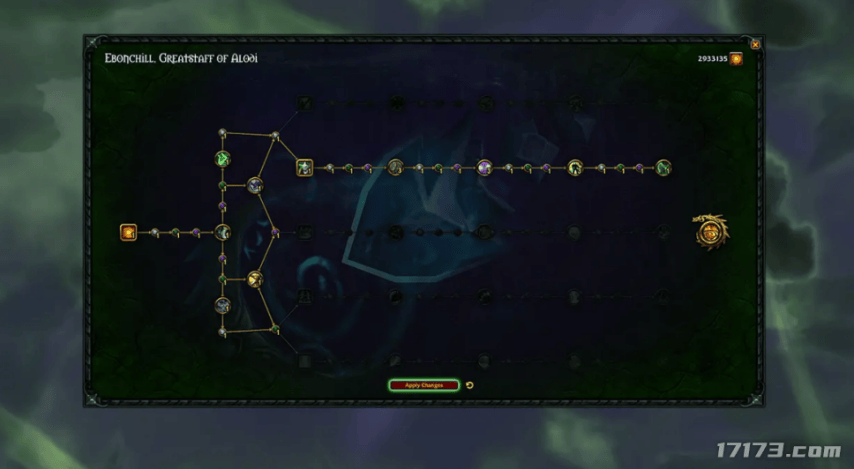Select the orange starting trait node at far left
Screen dimensions: 854x469
click(x=128, y=232)
